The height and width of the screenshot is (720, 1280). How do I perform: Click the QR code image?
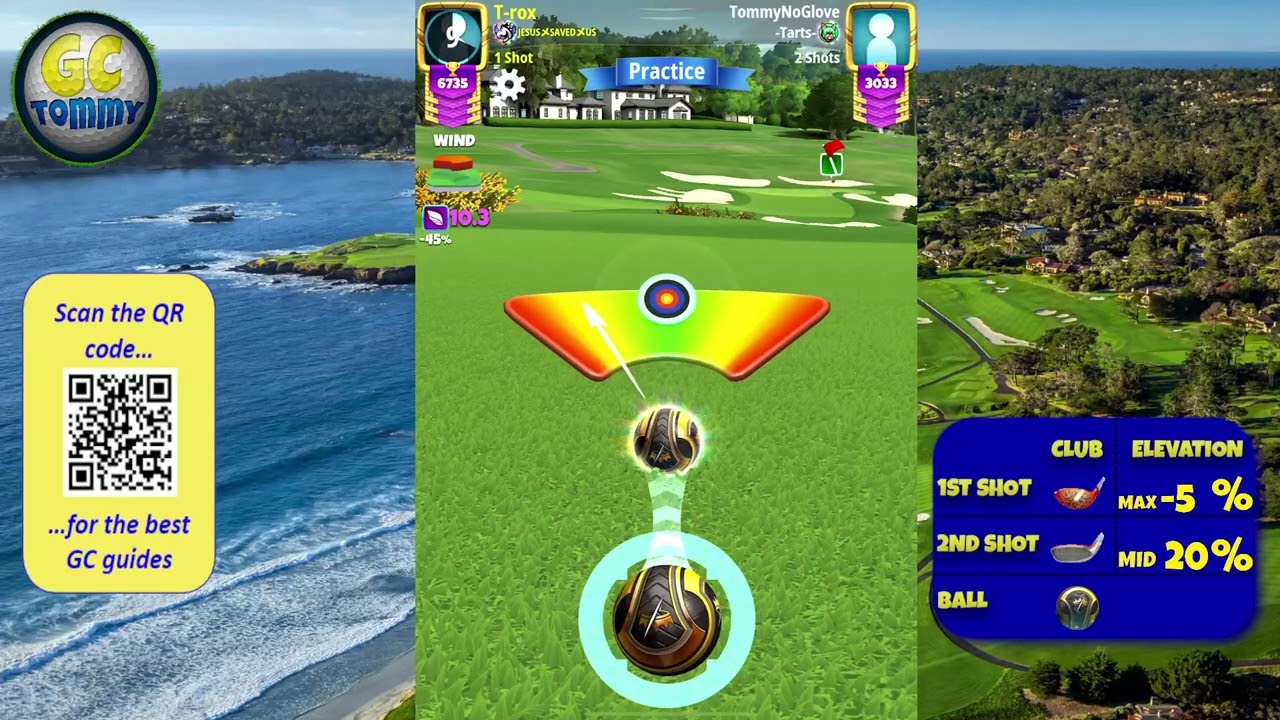(x=120, y=432)
